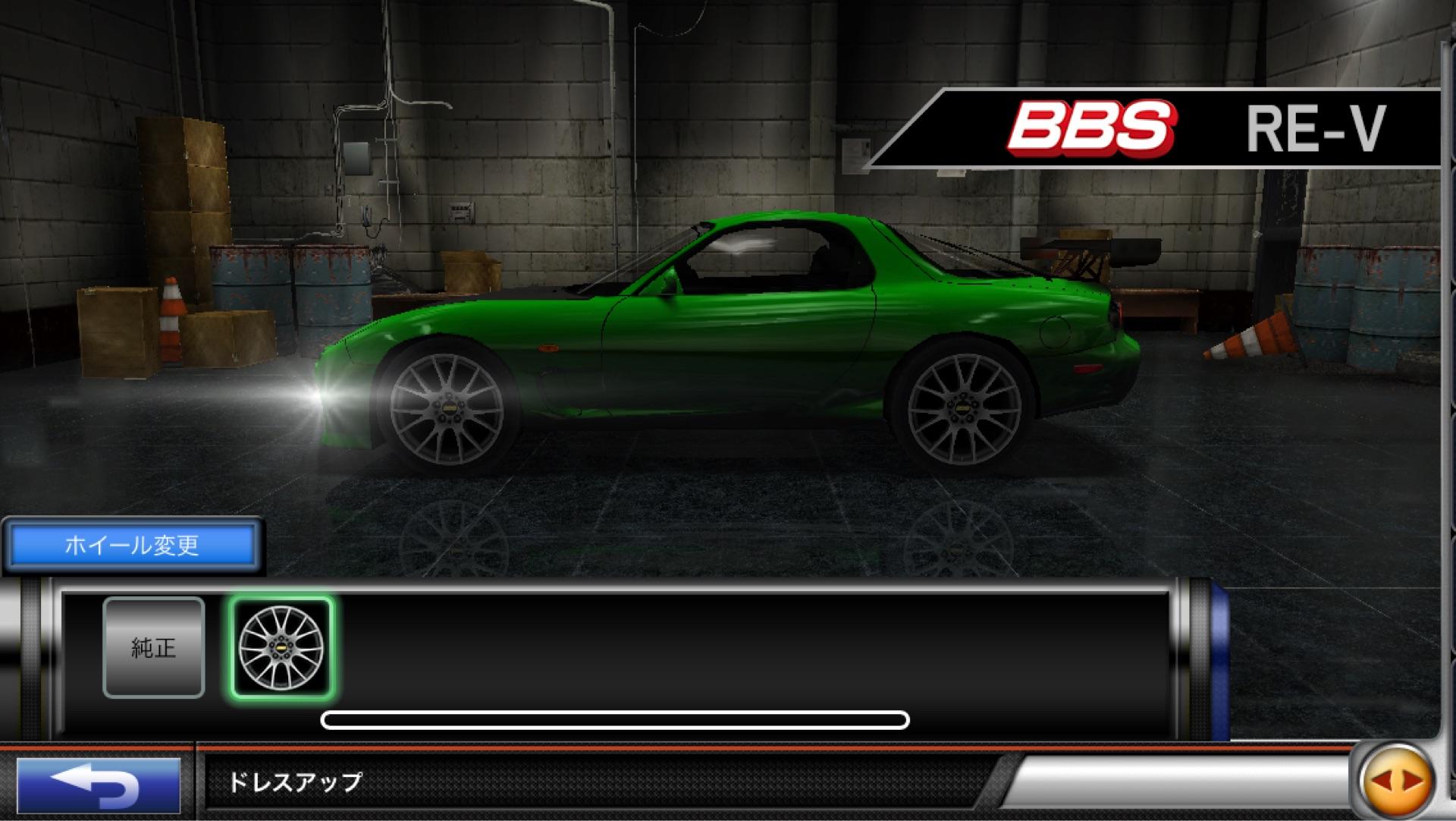The width and height of the screenshot is (1456, 821).
Task: Select the stock 純正 wheel option
Action: pyautogui.click(x=154, y=647)
